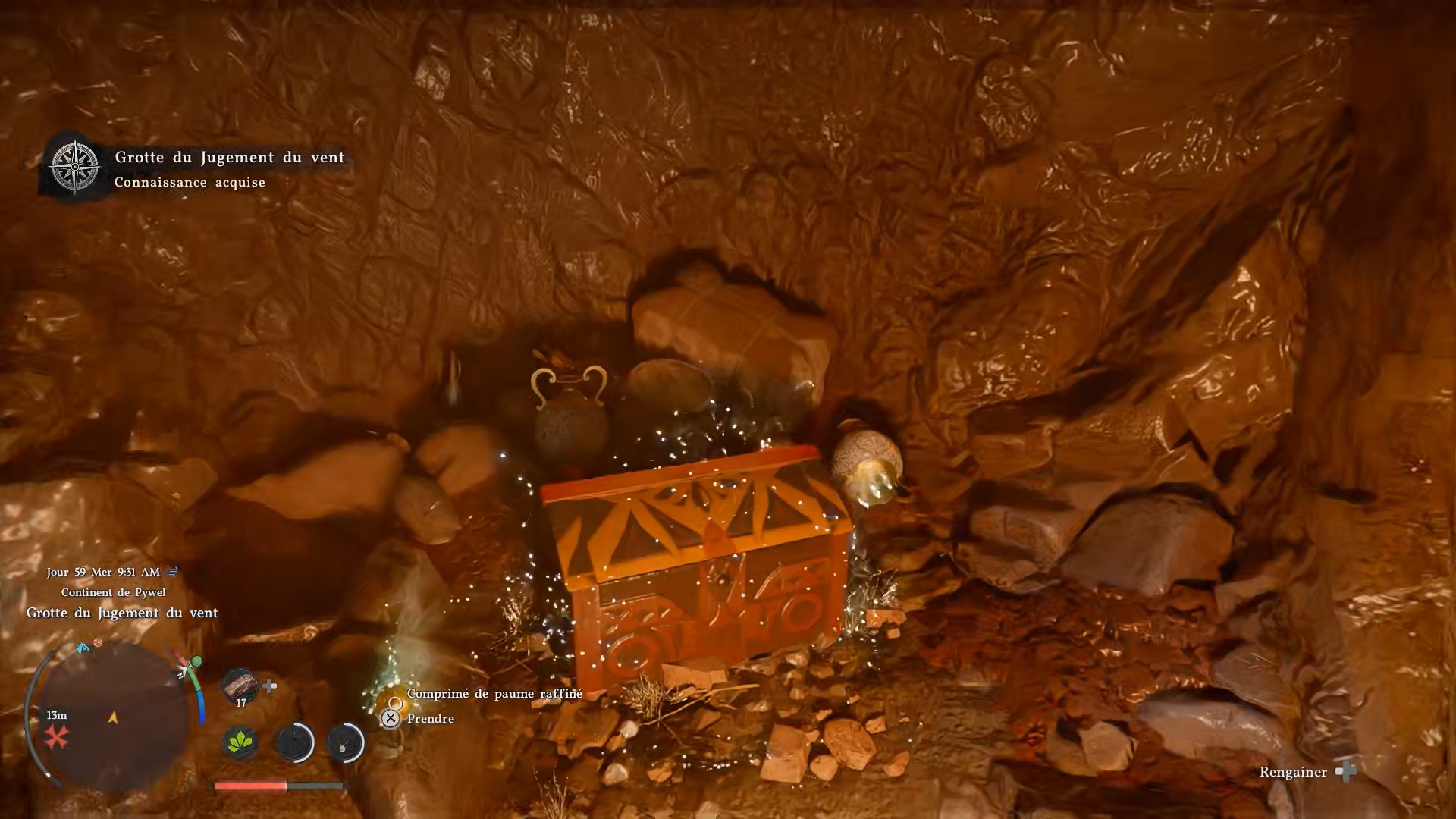Select the grilled meat food slot
This screenshot has width=1456, height=819.
(x=240, y=685)
